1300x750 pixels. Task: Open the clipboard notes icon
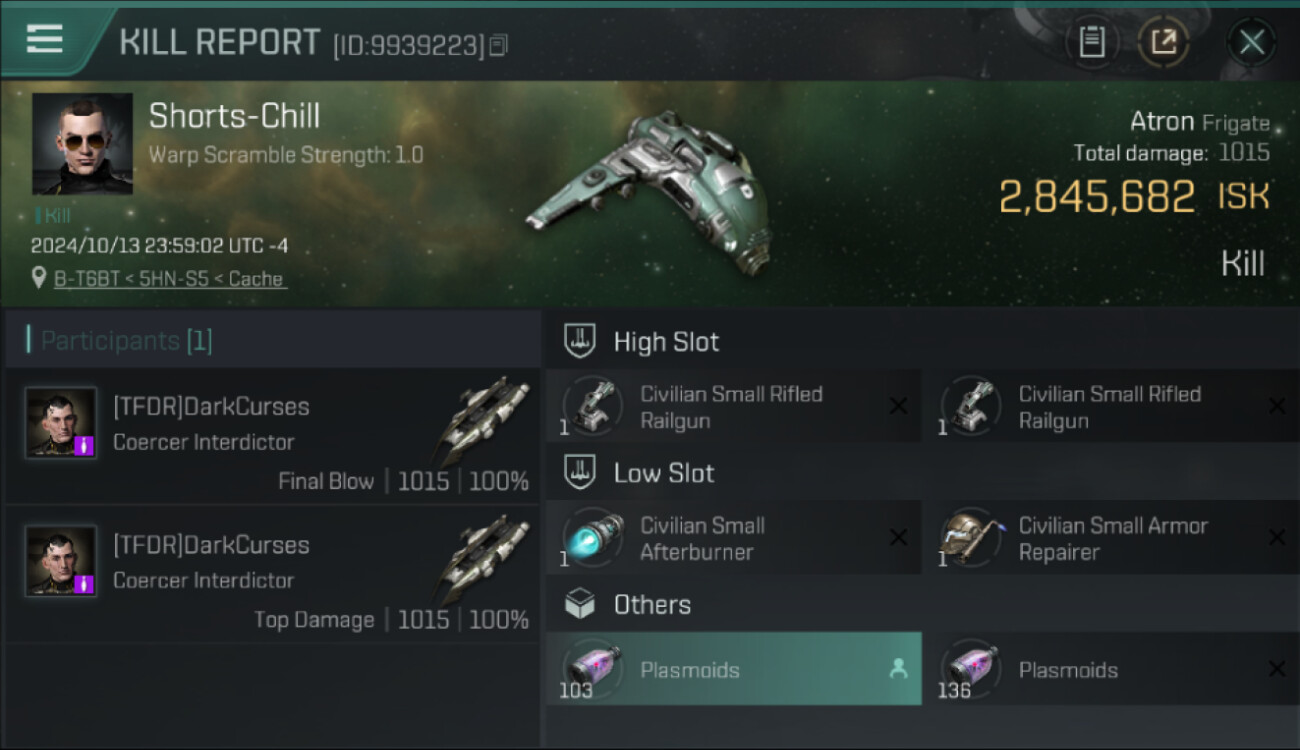[x=1092, y=42]
